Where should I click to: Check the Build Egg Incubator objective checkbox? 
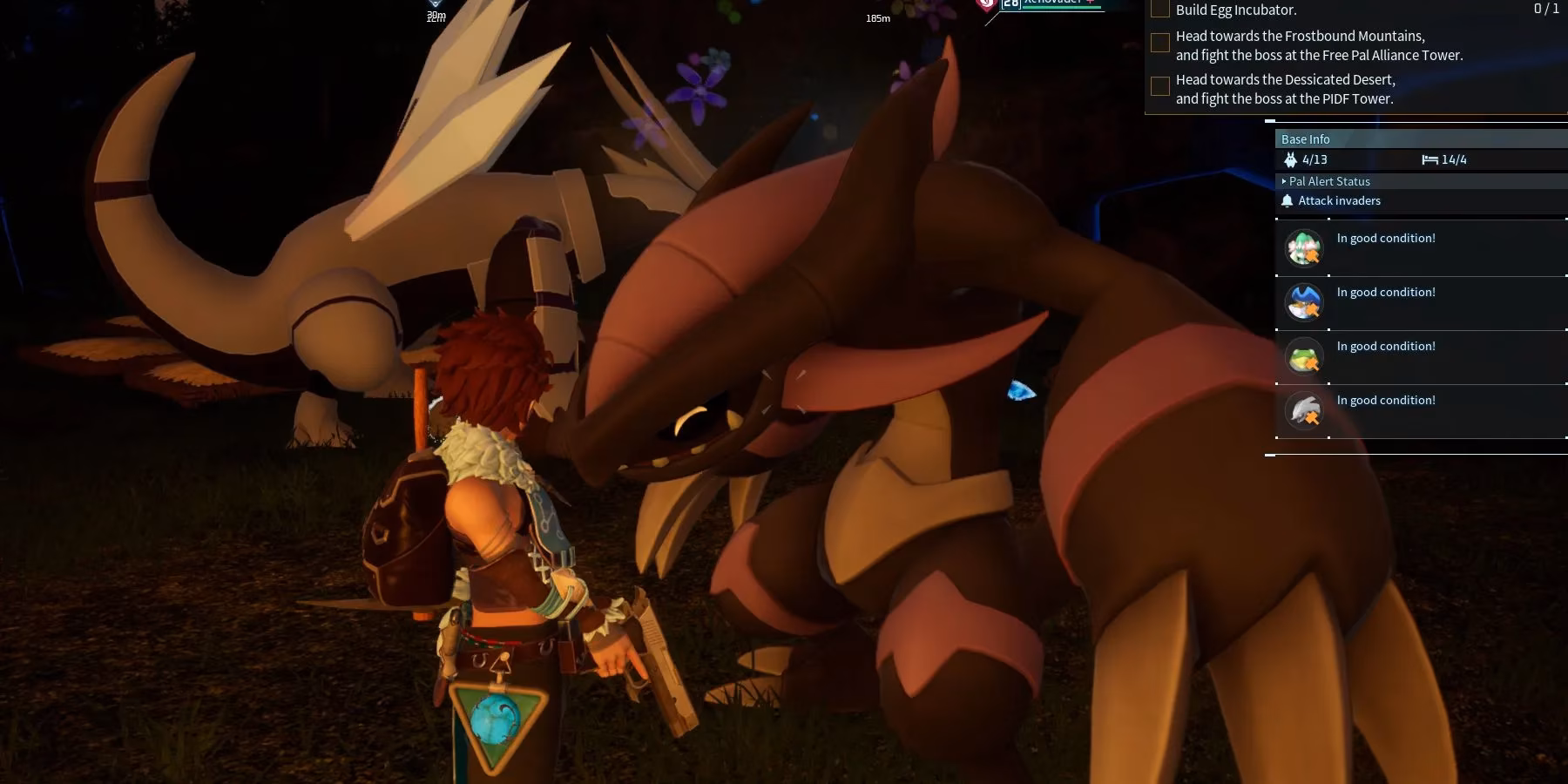(1160, 9)
